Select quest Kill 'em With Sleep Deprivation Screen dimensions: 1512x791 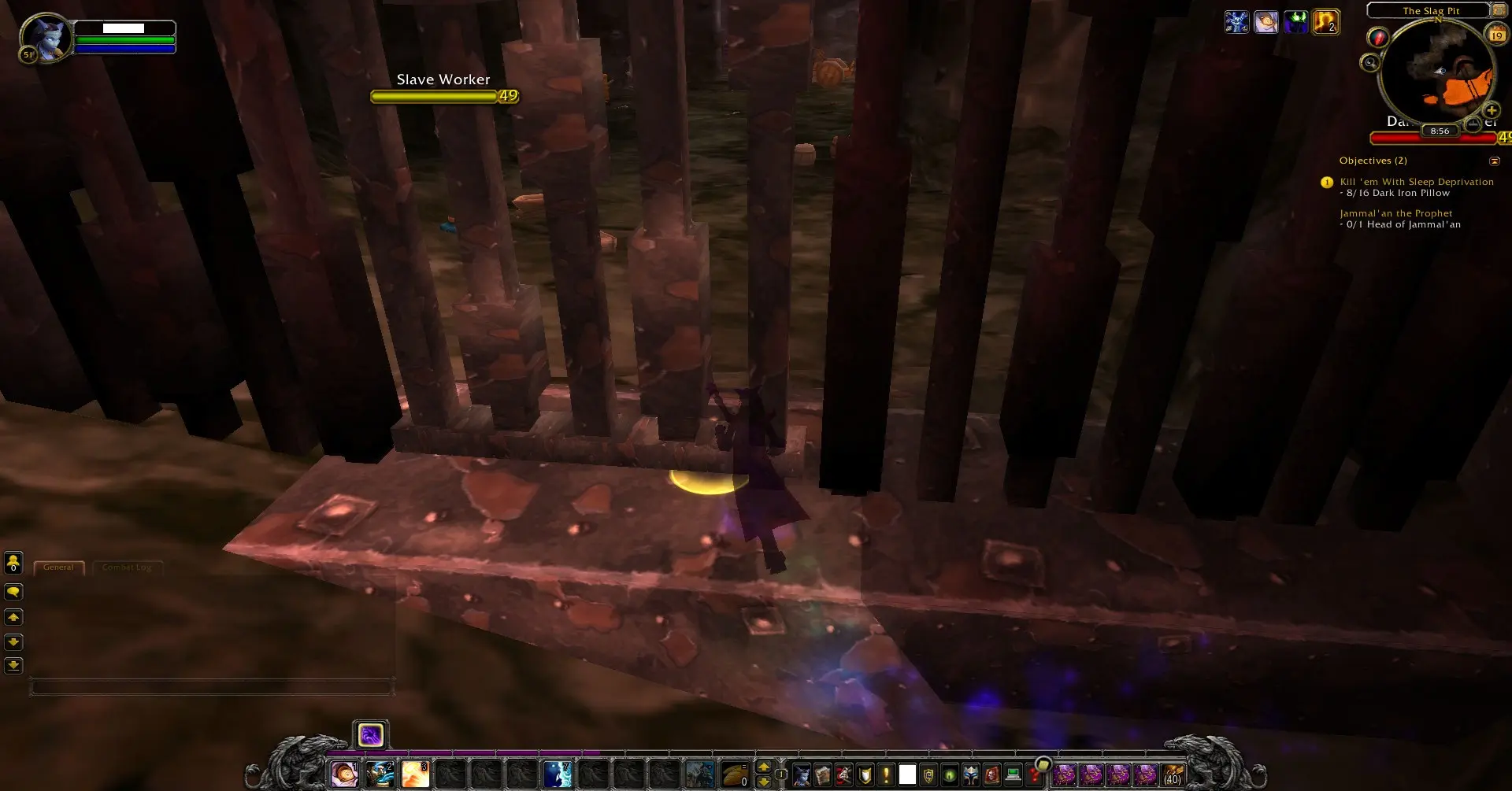[x=1416, y=182]
